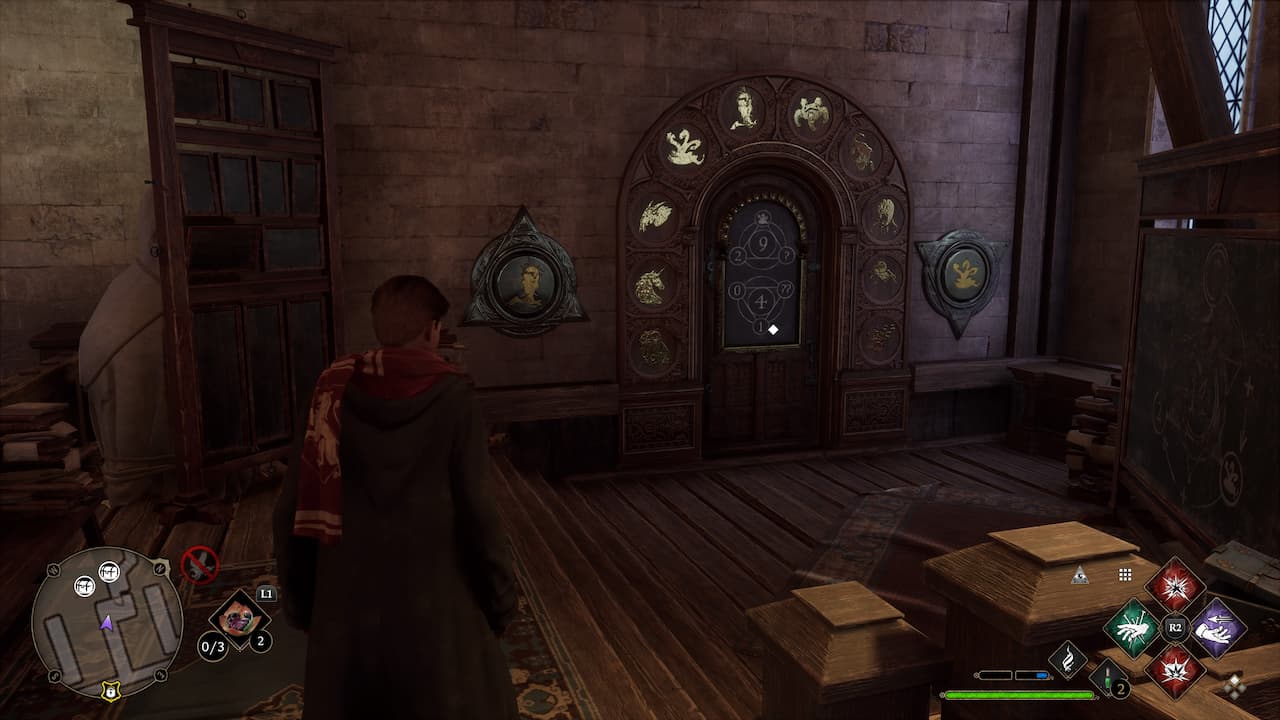Image resolution: width=1280 pixels, height=720 pixels.
Task: Click the lock crest icon below the minimap
Action: click(x=110, y=692)
